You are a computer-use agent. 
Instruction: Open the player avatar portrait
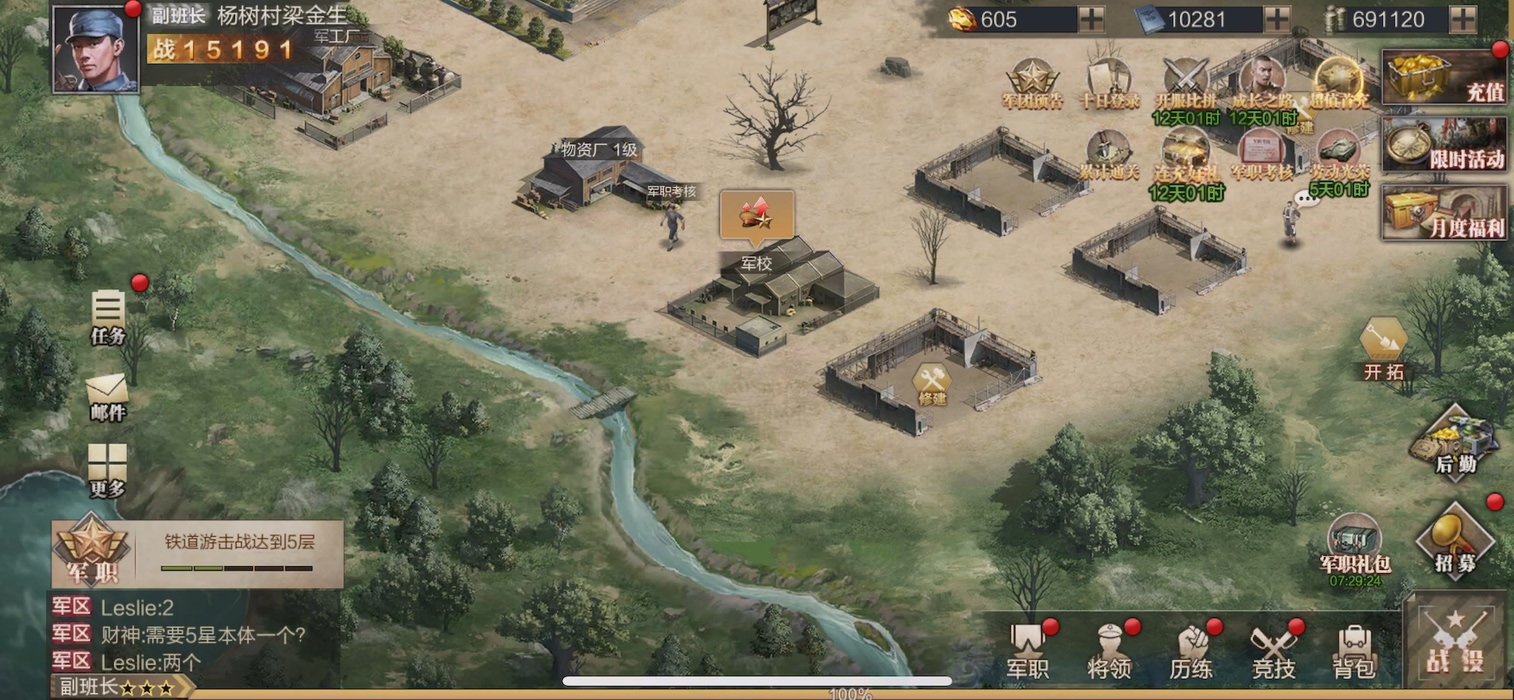(95, 48)
